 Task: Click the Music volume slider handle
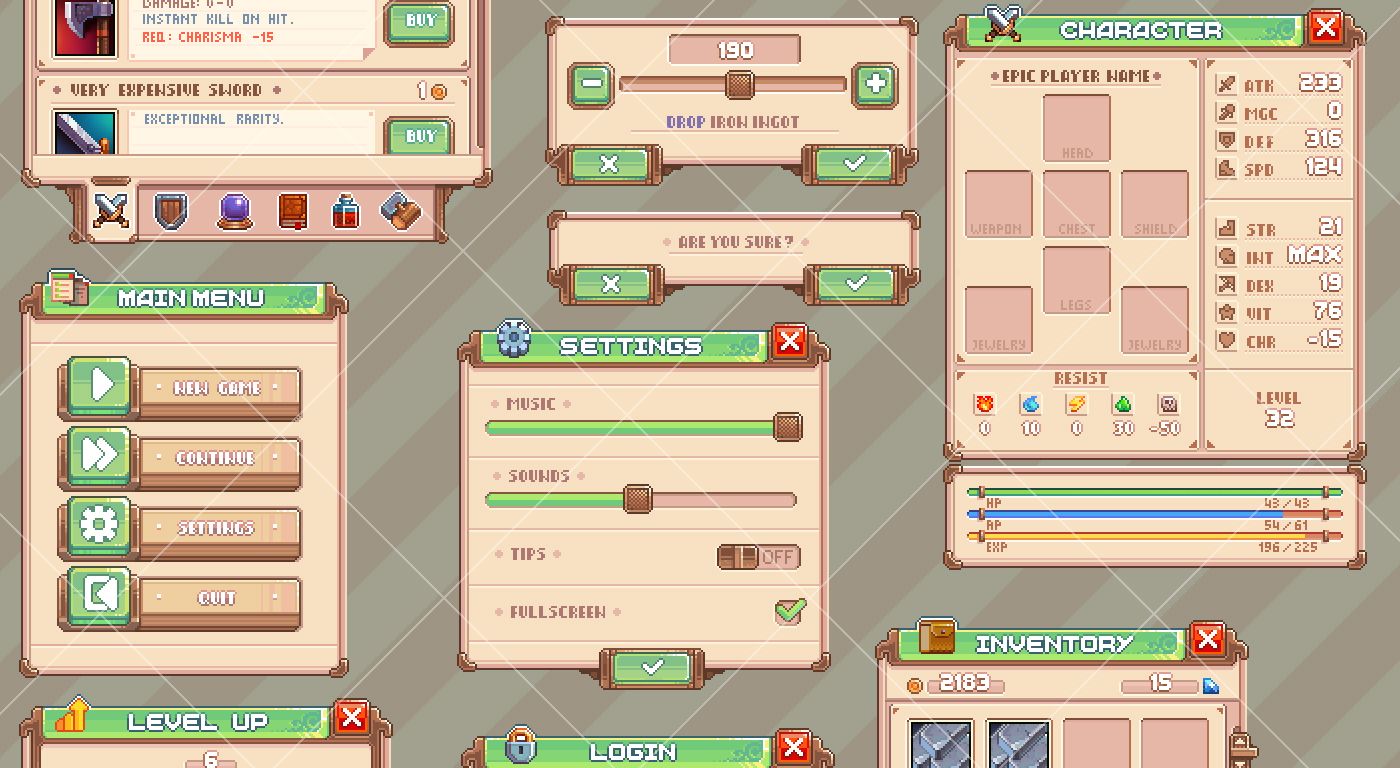tap(788, 428)
